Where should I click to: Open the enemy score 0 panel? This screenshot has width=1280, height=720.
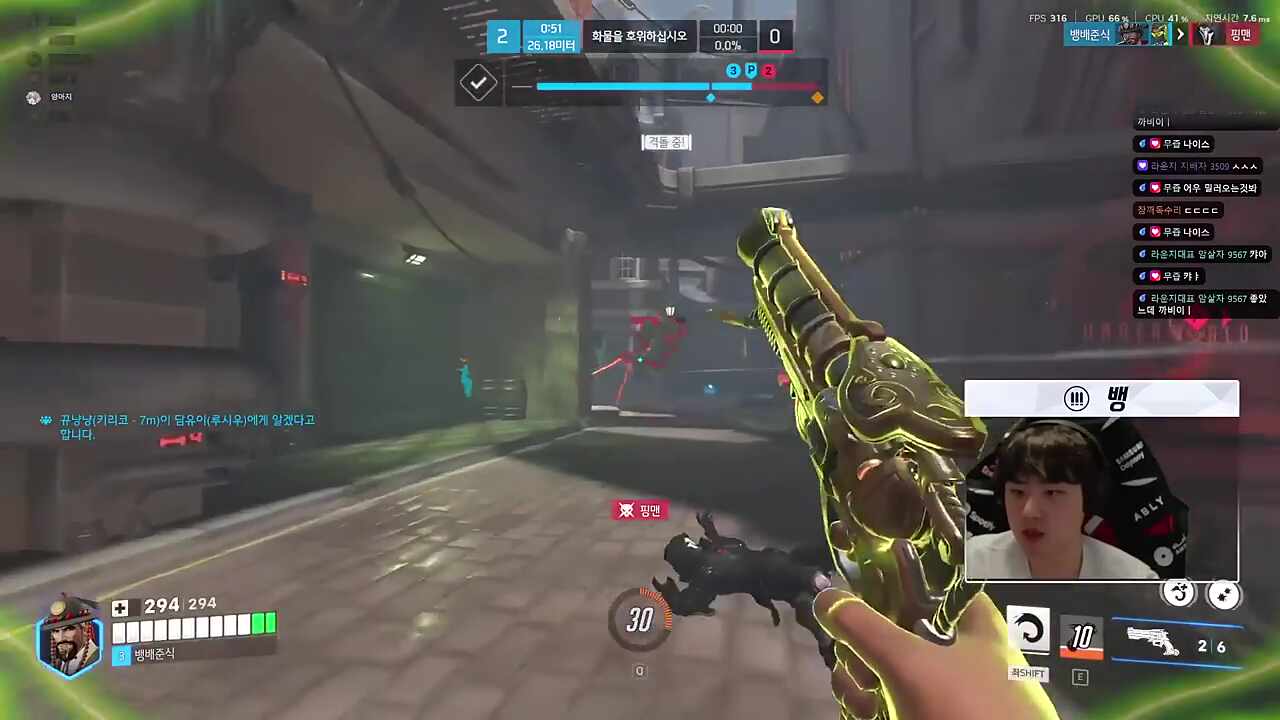pos(774,36)
